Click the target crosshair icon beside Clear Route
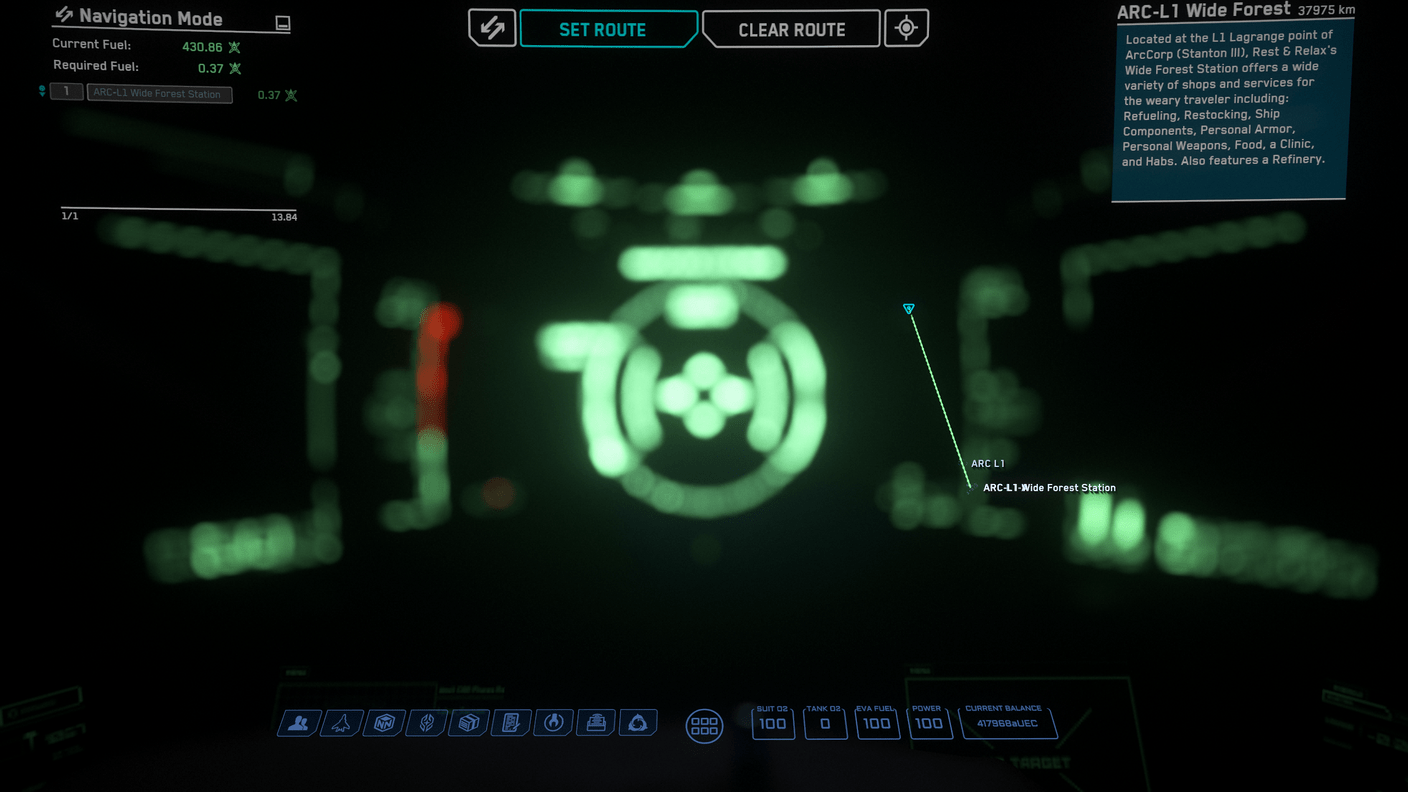1408x792 pixels. [906, 28]
